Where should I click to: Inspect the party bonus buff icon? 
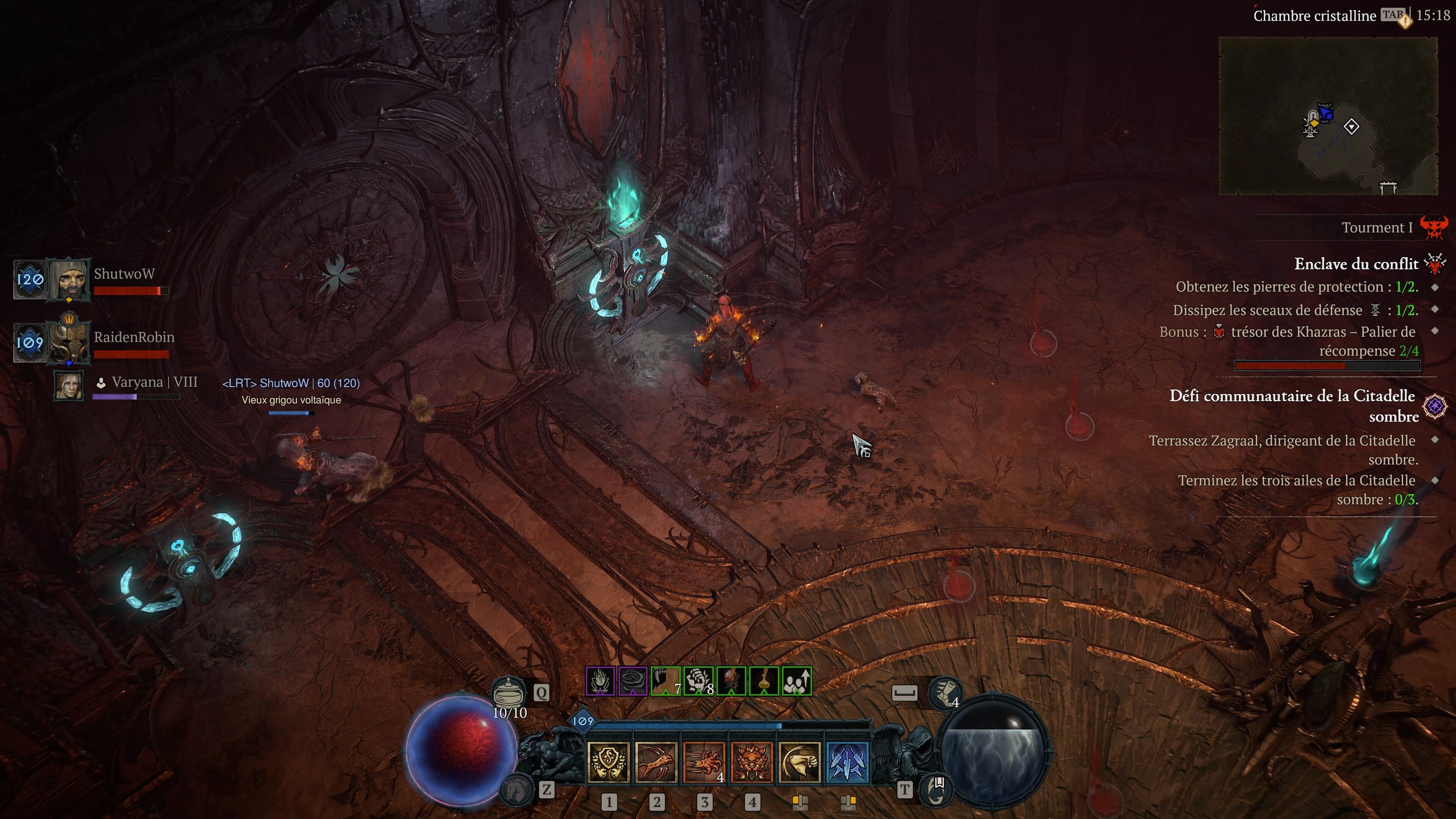pos(797,681)
